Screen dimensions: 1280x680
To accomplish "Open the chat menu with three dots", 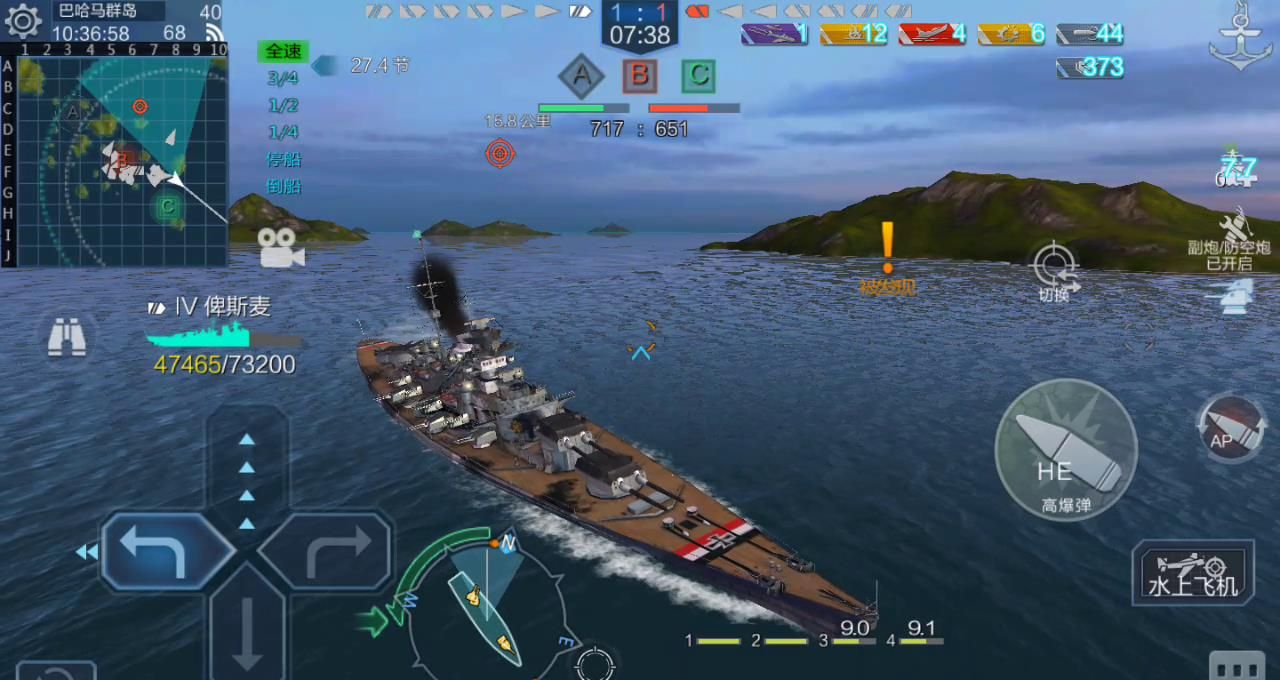I will (x=1236, y=668).
